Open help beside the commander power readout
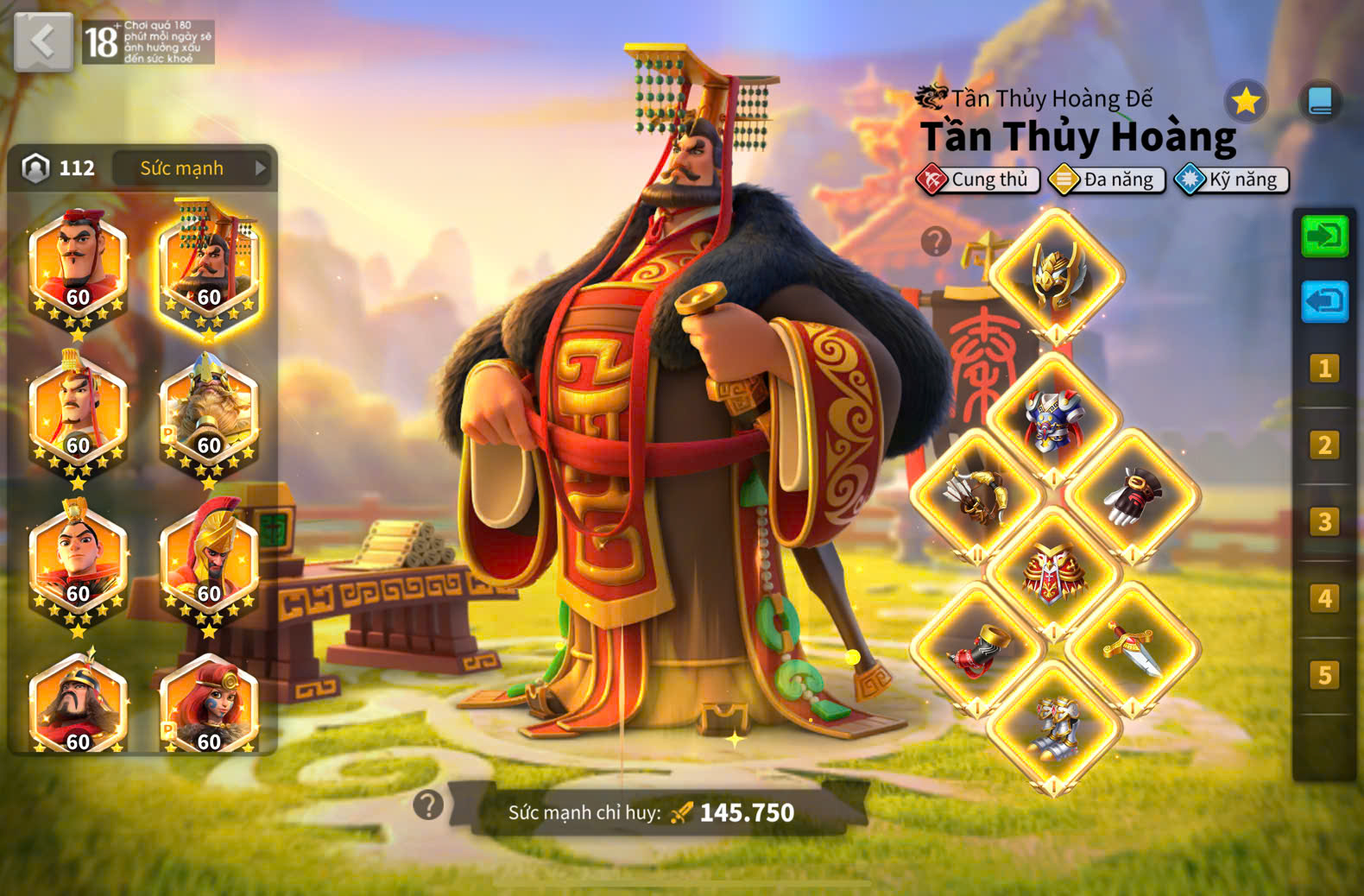Screen dimensions: 1364x896 (428, 805)
